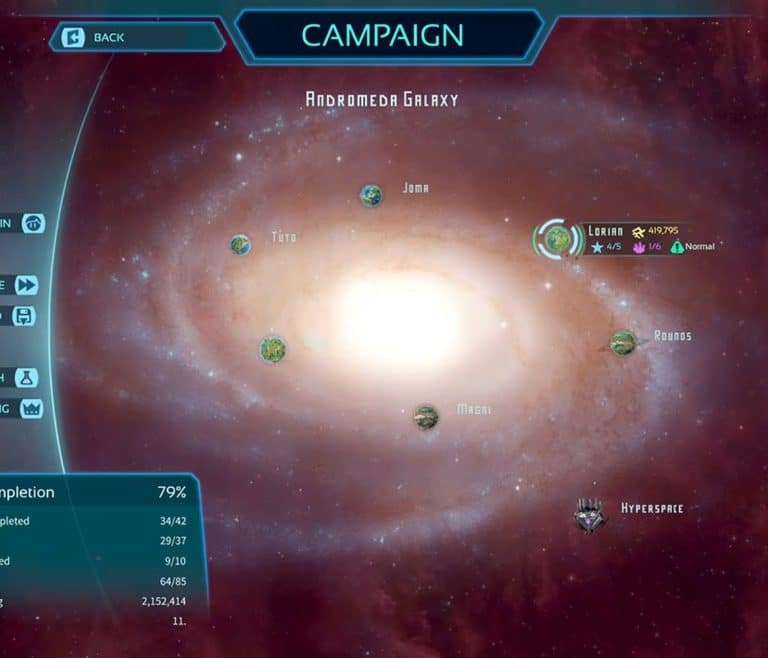Image resolution: width=768 pixels, height=658 pixels.
Task: Select the unlabeled planet left of the core
Action: tap(273, 349)
